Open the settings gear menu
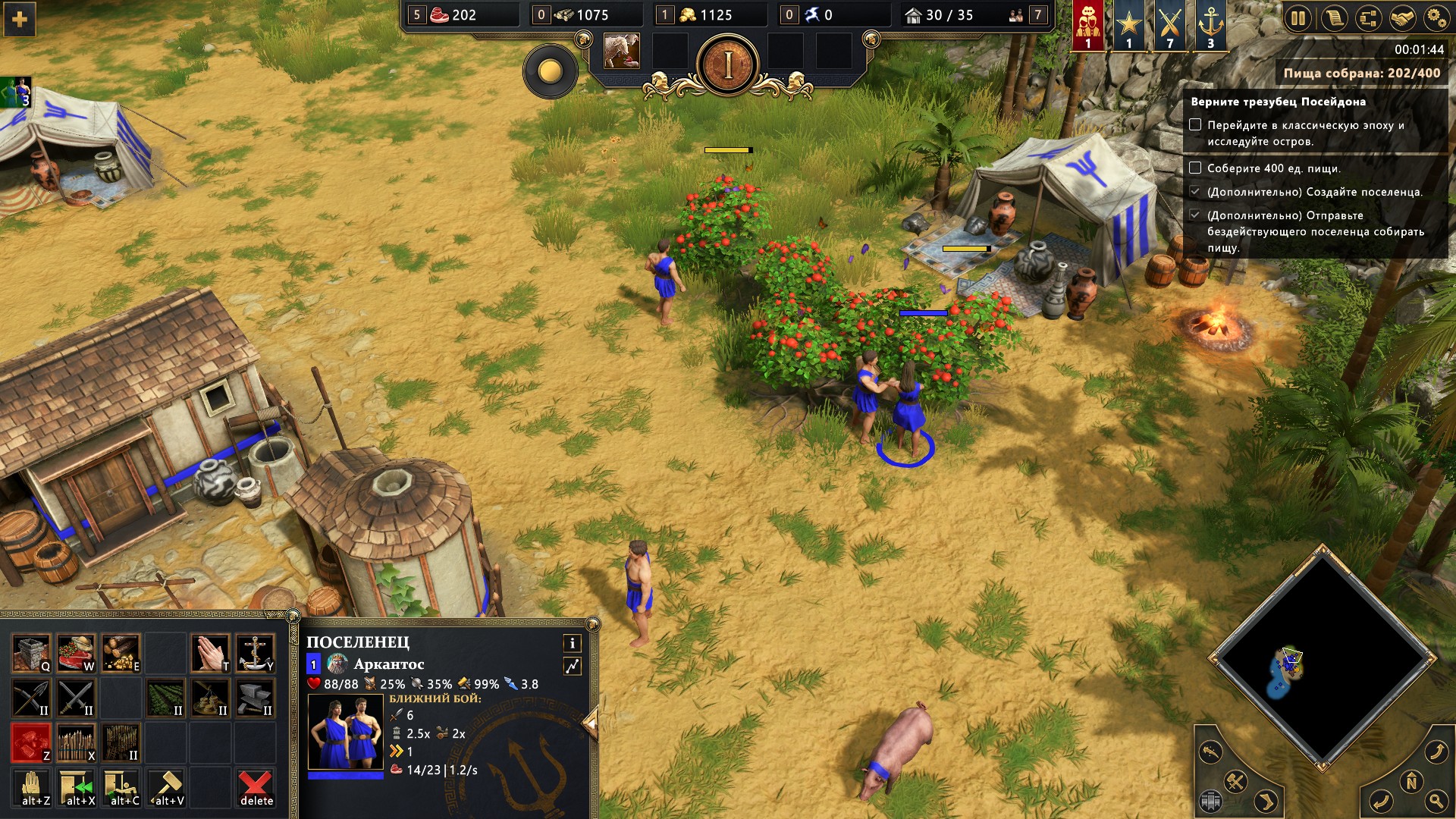Image resolution: width=1456 pixels, height=819 pixels. point(1436,18)
